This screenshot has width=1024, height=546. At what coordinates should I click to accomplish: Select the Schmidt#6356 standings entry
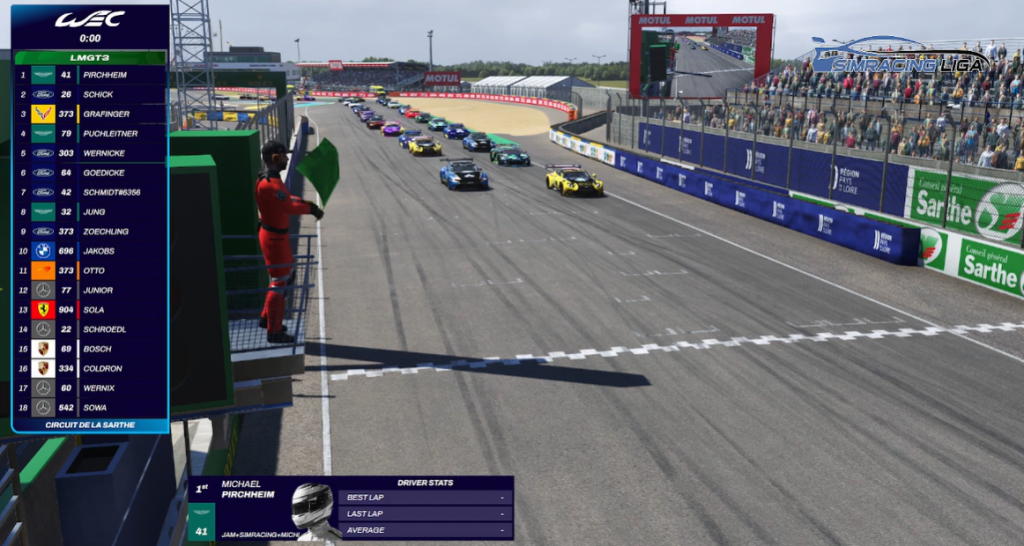90,192
